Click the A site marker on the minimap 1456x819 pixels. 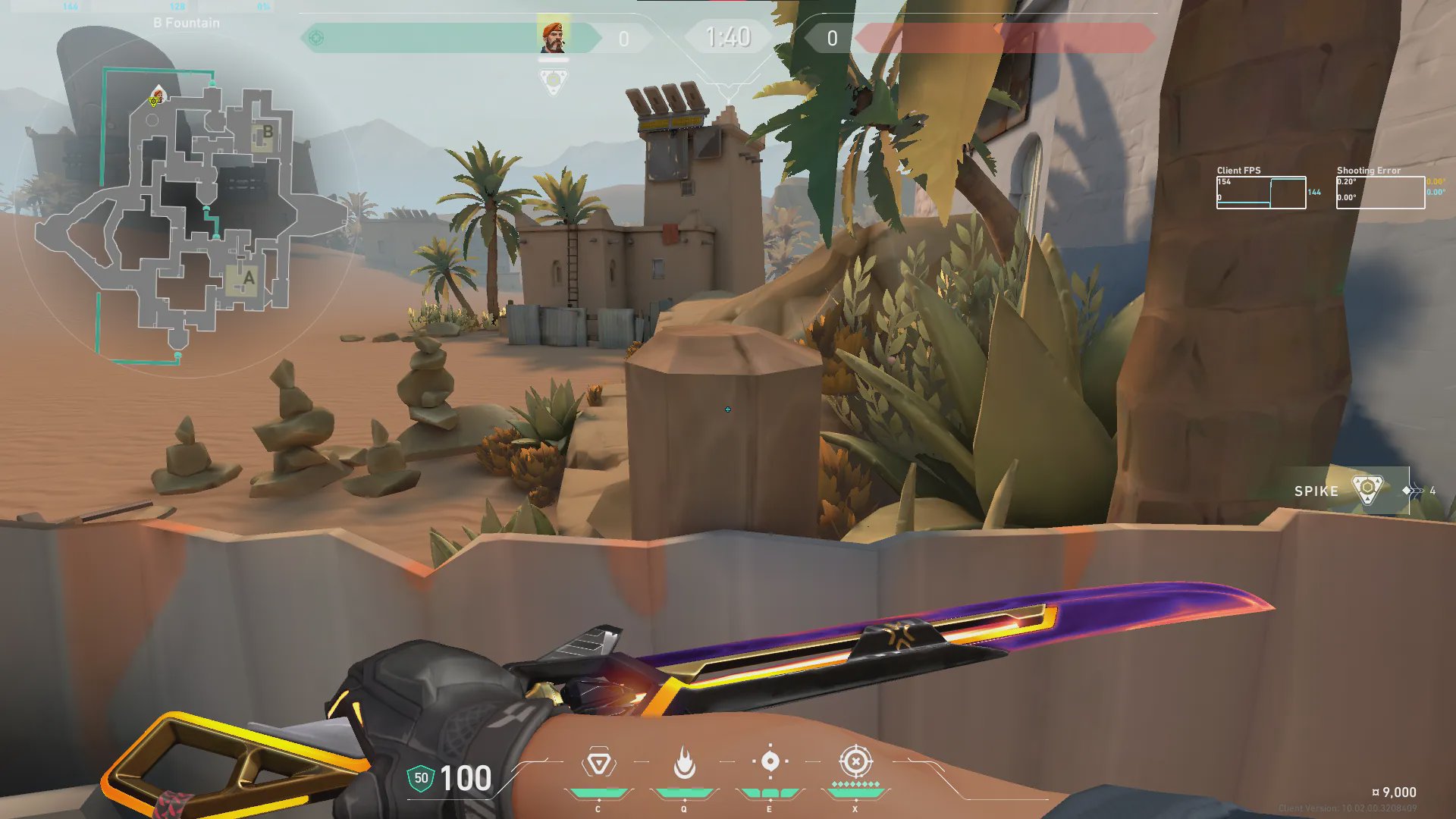(248, 279)
